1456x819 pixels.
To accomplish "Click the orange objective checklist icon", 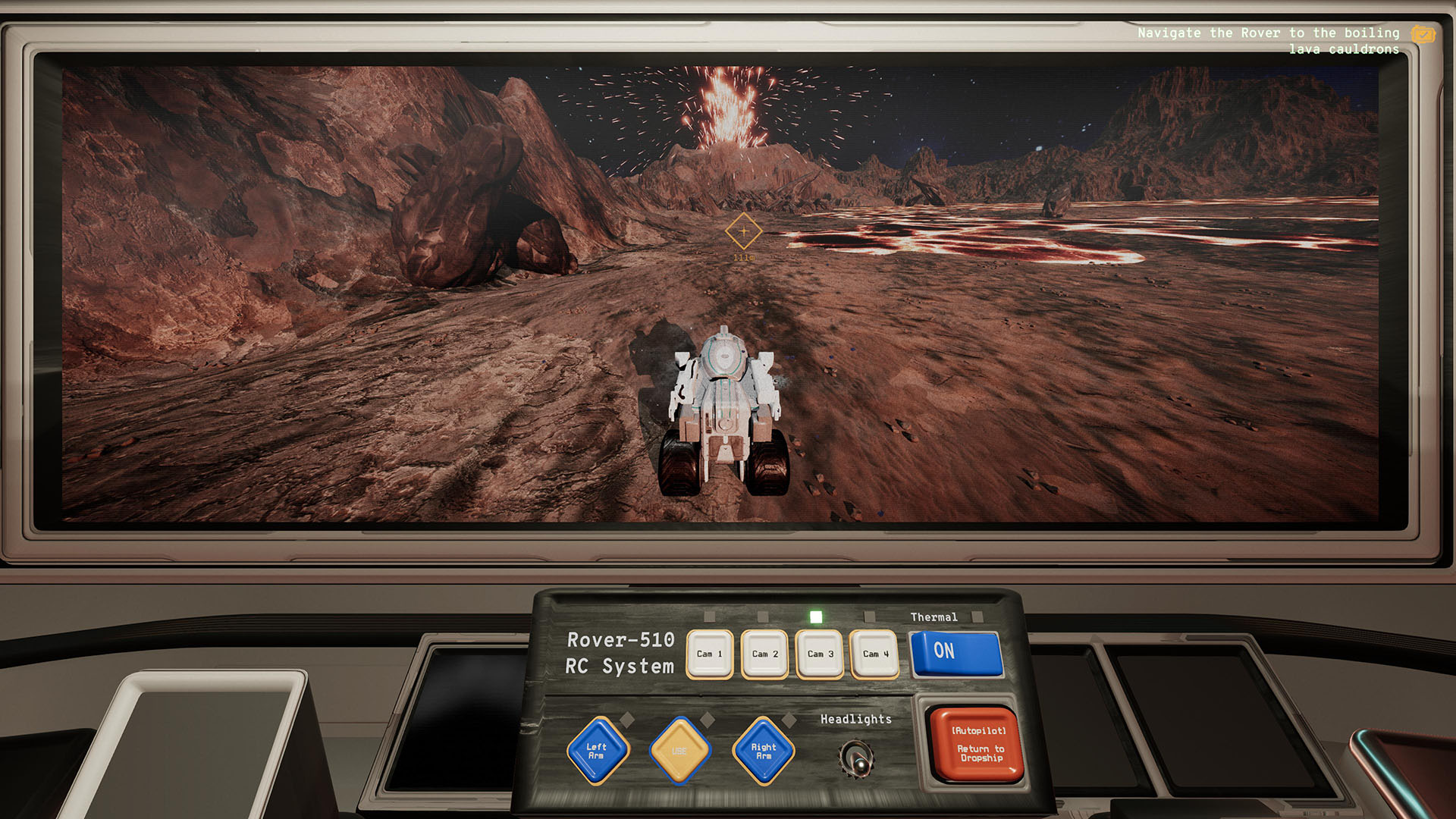I will point(1422,35).
